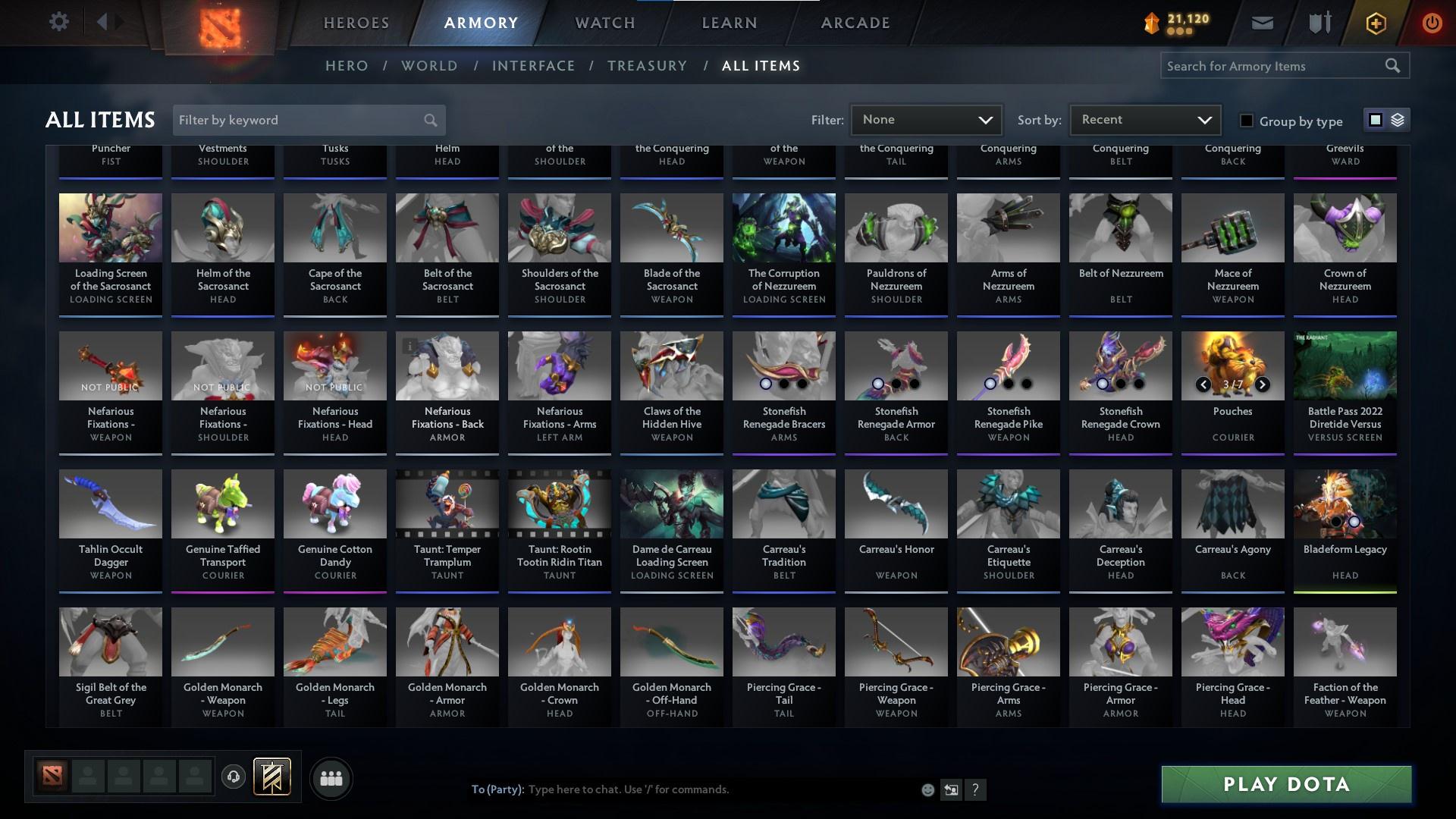The image size is (1456, 819).
Task: Open the TREASURY breadcrumb section
Action: (x=647, y=66)
